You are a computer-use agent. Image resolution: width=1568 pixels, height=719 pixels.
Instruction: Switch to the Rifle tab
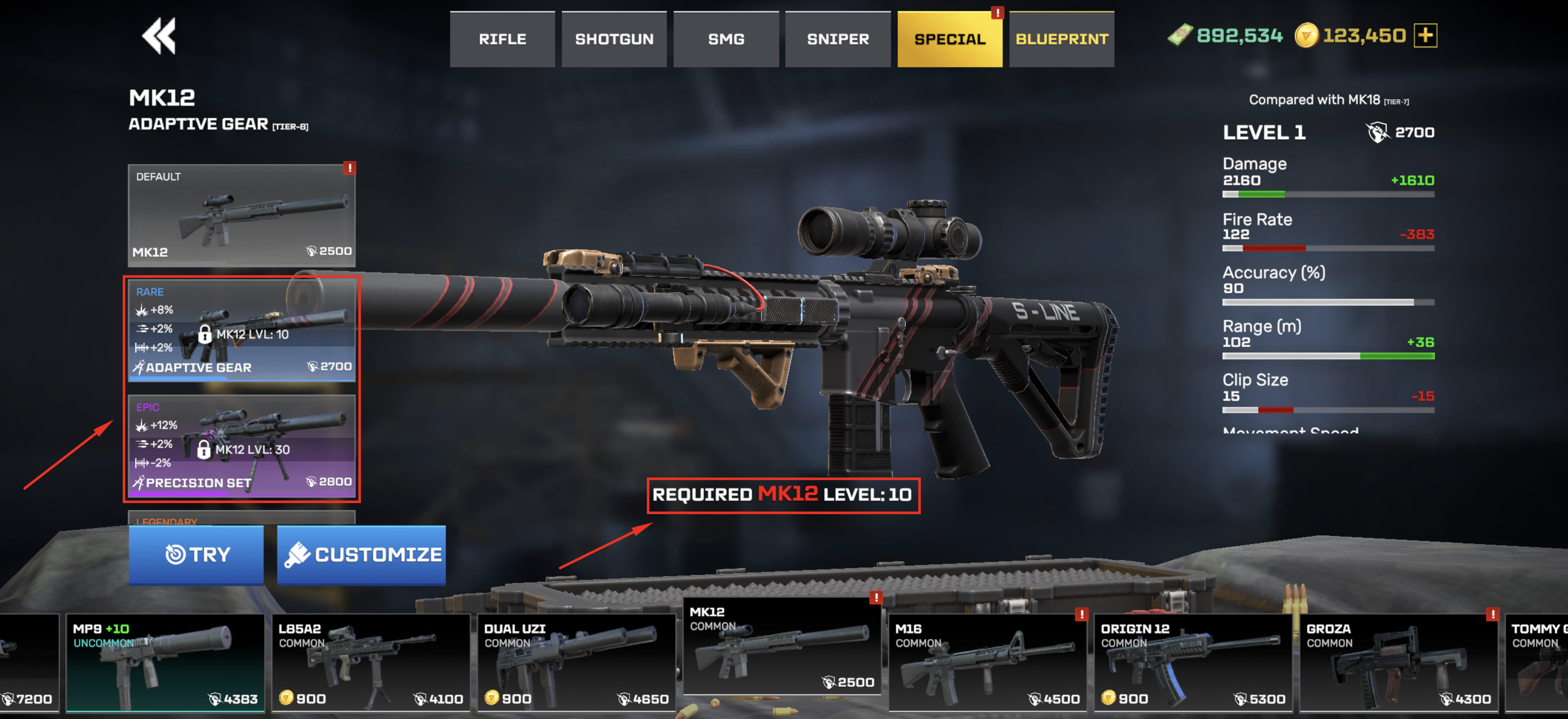point(502,39)
